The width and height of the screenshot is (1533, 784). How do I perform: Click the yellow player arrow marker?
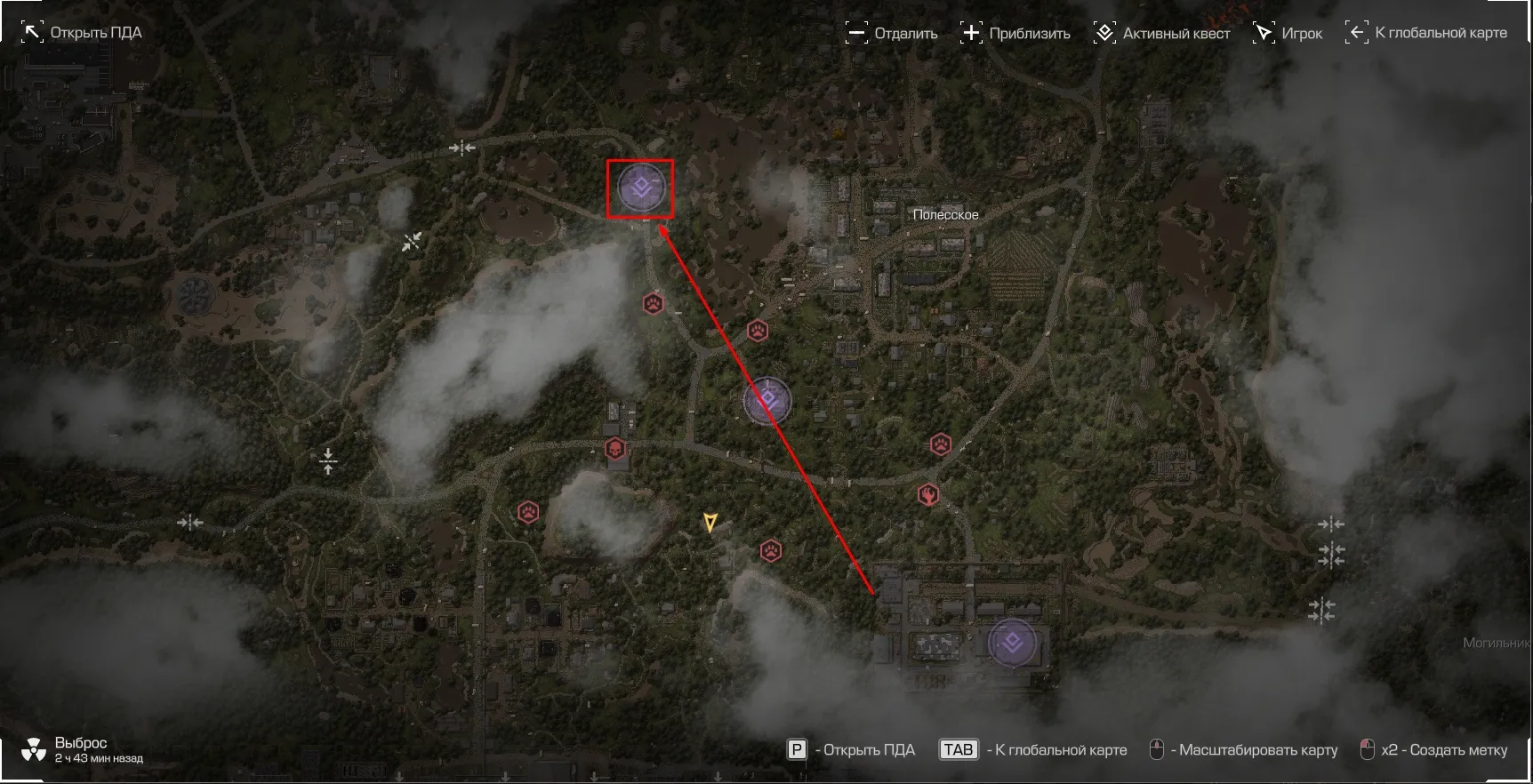[710, 522]
